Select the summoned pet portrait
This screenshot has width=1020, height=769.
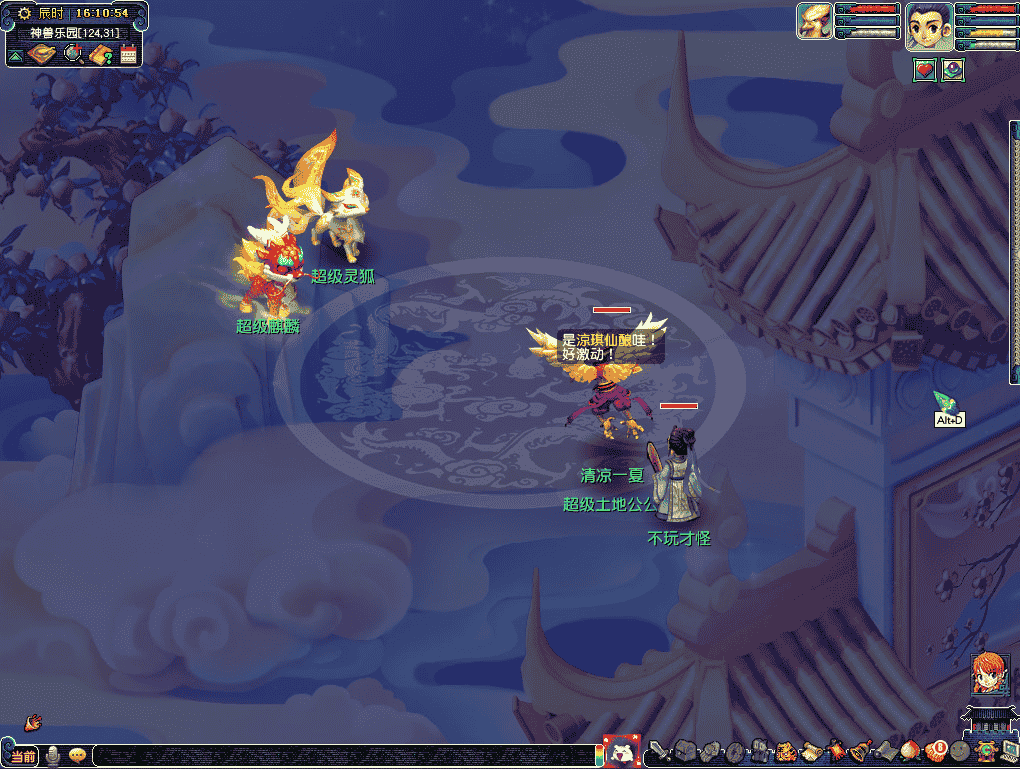tap(814, 21)
